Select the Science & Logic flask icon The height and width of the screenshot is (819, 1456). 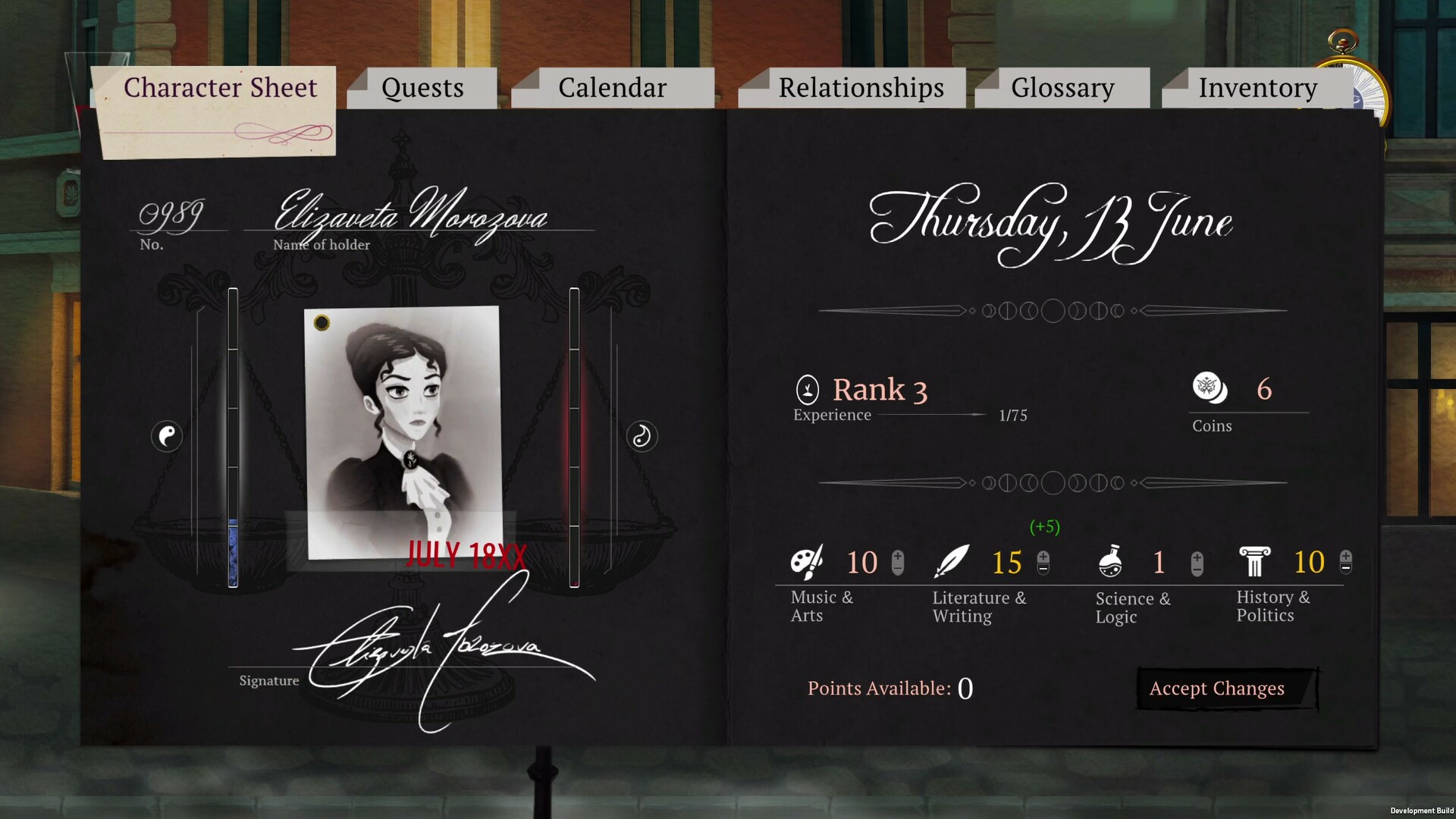(1110, 562)
